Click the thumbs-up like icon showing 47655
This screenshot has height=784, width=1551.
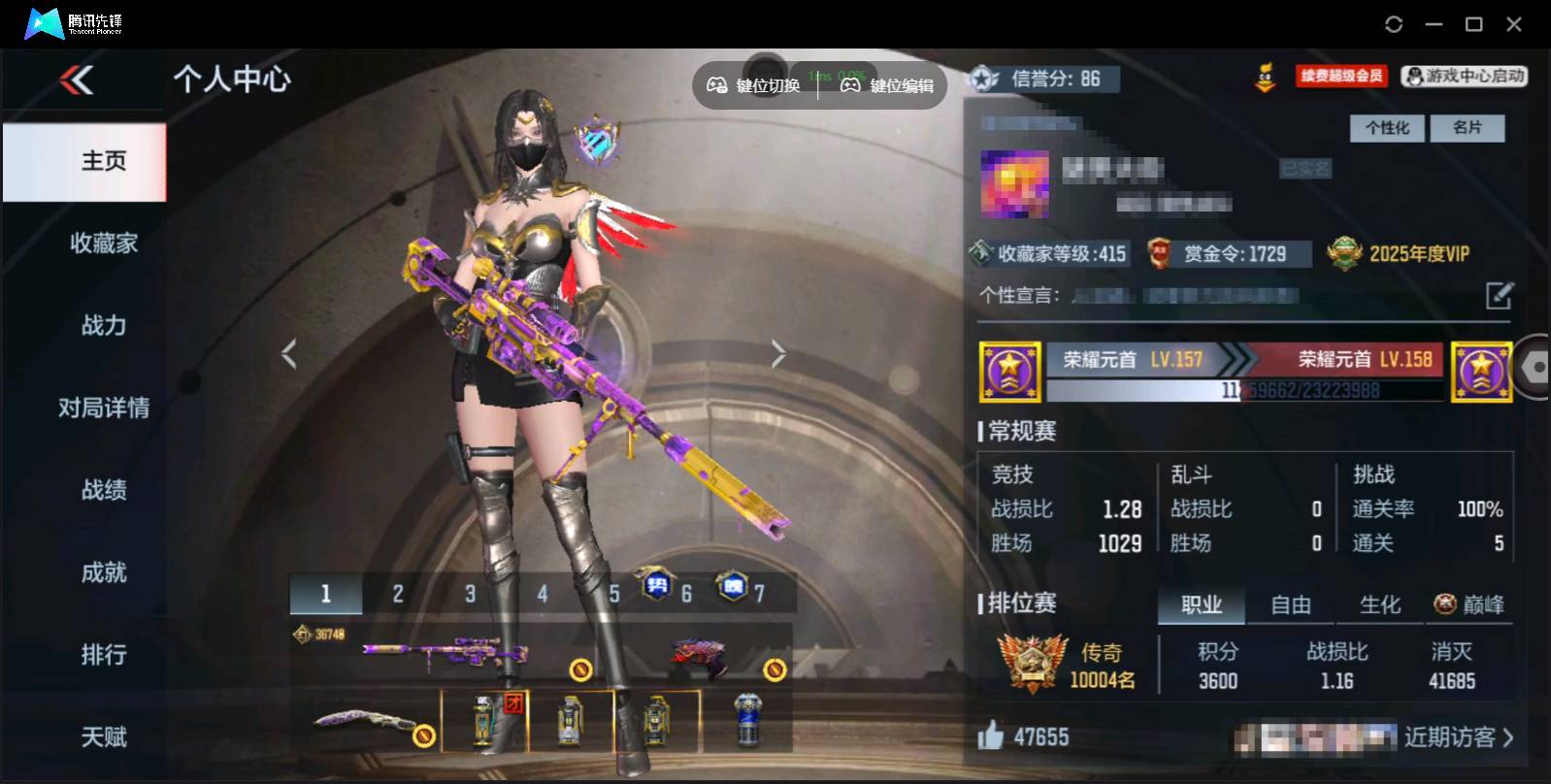coord(992,737)
